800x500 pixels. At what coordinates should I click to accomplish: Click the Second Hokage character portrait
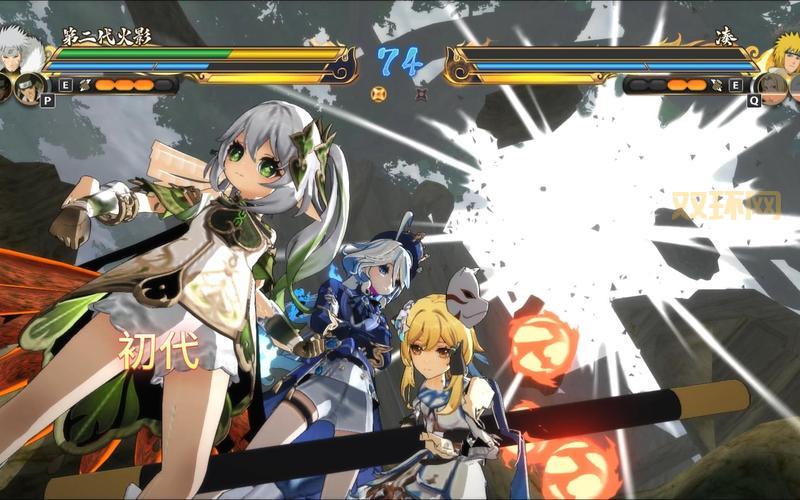click(x=20, y=50)
